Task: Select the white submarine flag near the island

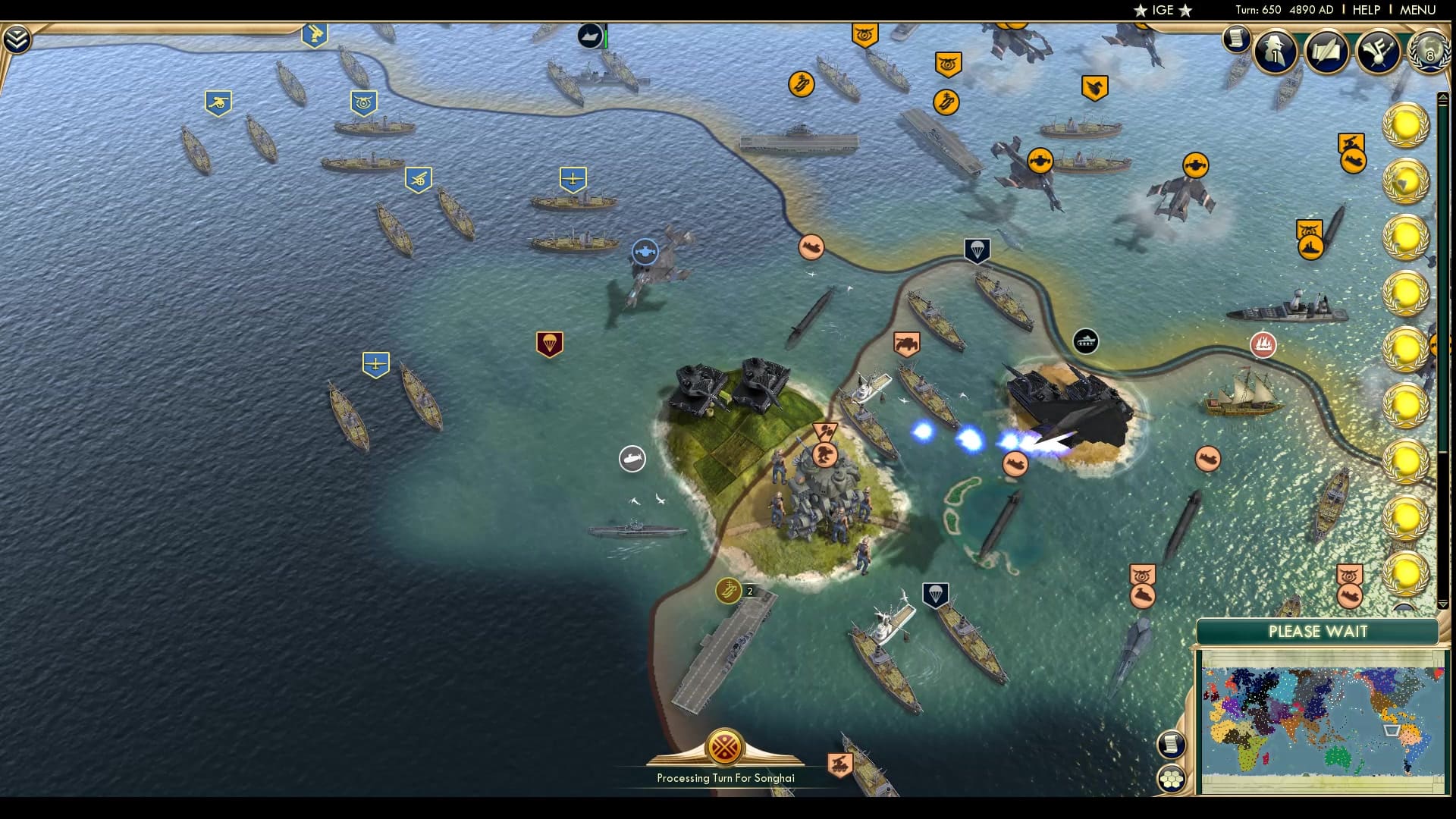Action: [x=632, y=458]
